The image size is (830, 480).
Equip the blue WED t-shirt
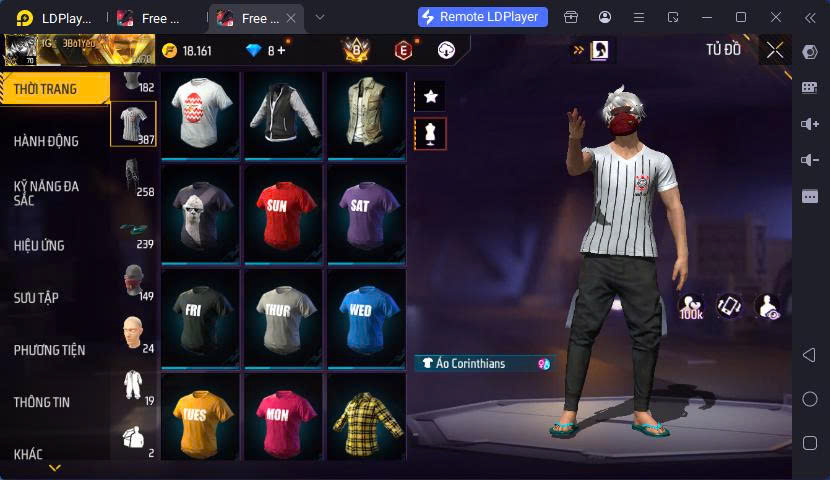click(x=366, y=315)
